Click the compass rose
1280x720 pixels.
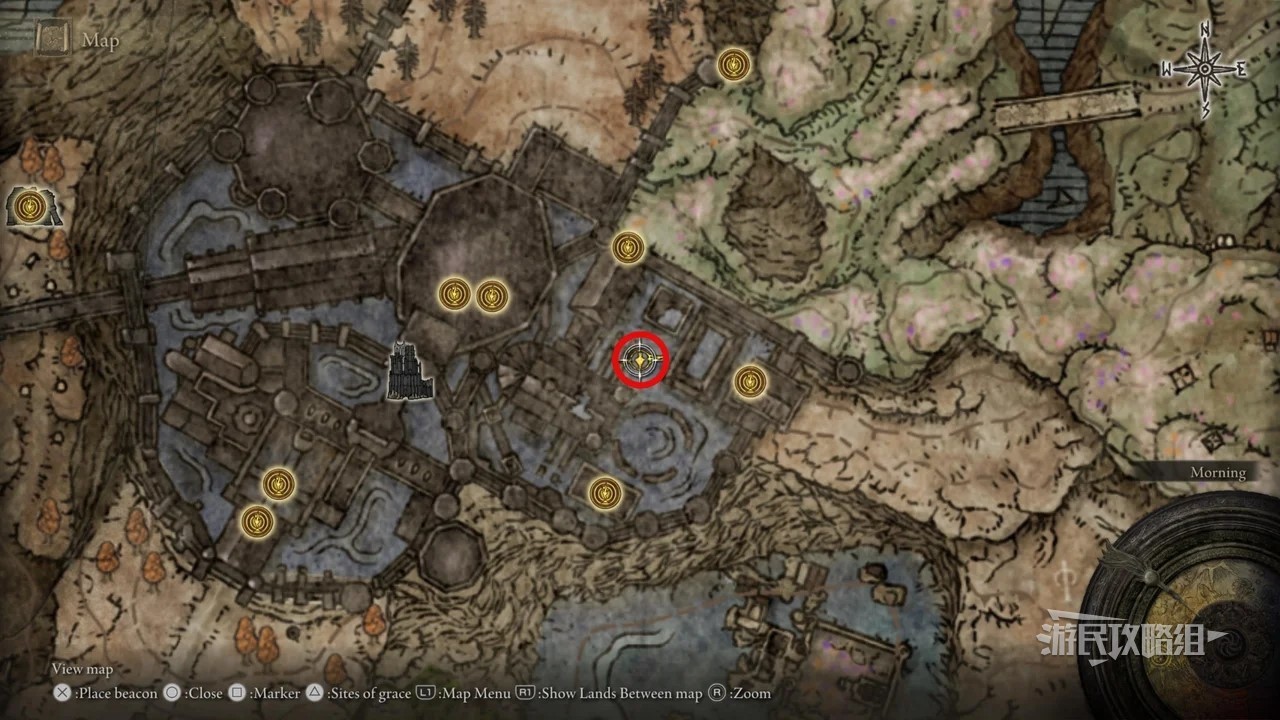click(1205, 69)
